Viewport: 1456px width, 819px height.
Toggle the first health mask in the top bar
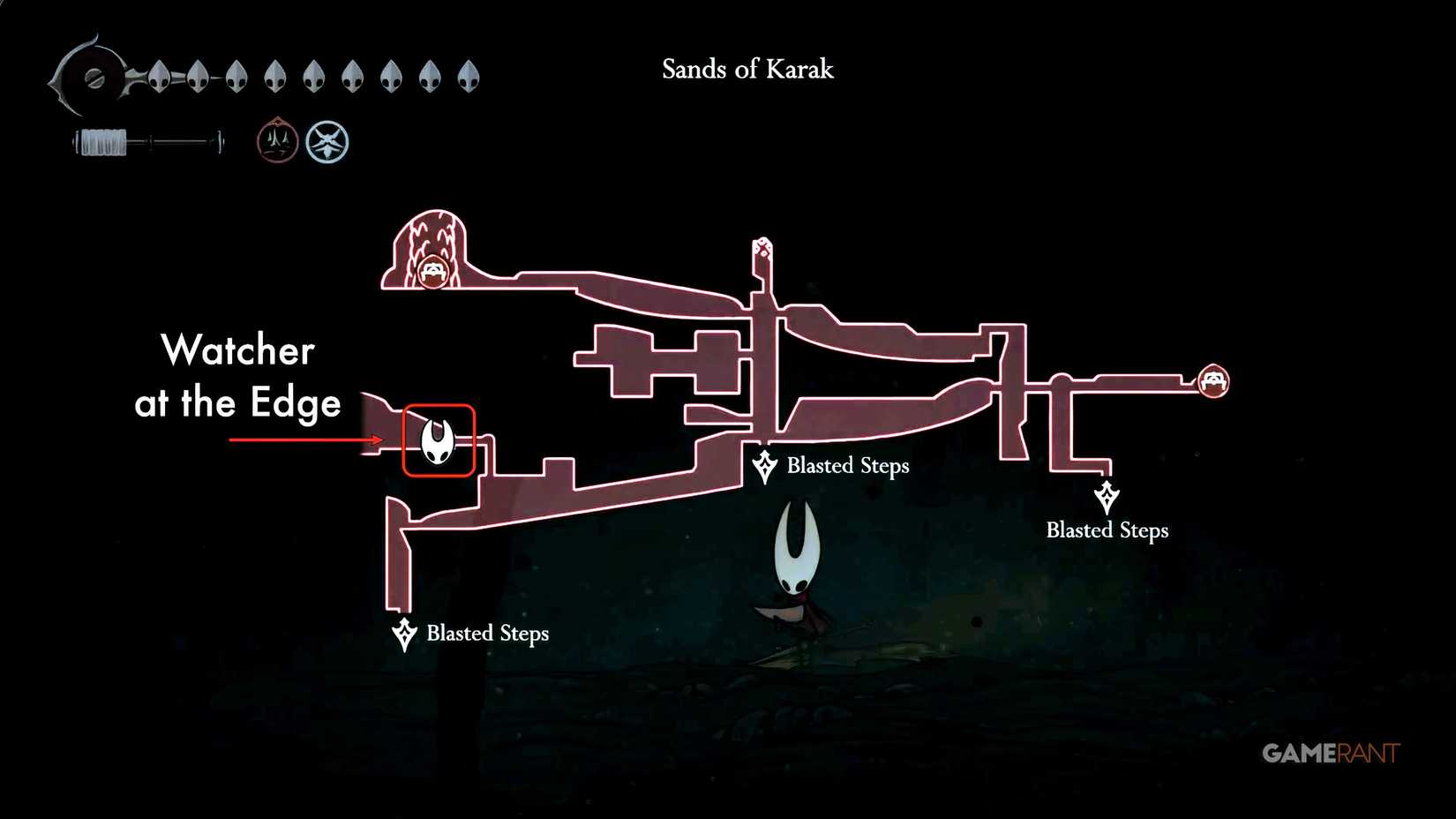pyautogui.click(x=159, y=75)
